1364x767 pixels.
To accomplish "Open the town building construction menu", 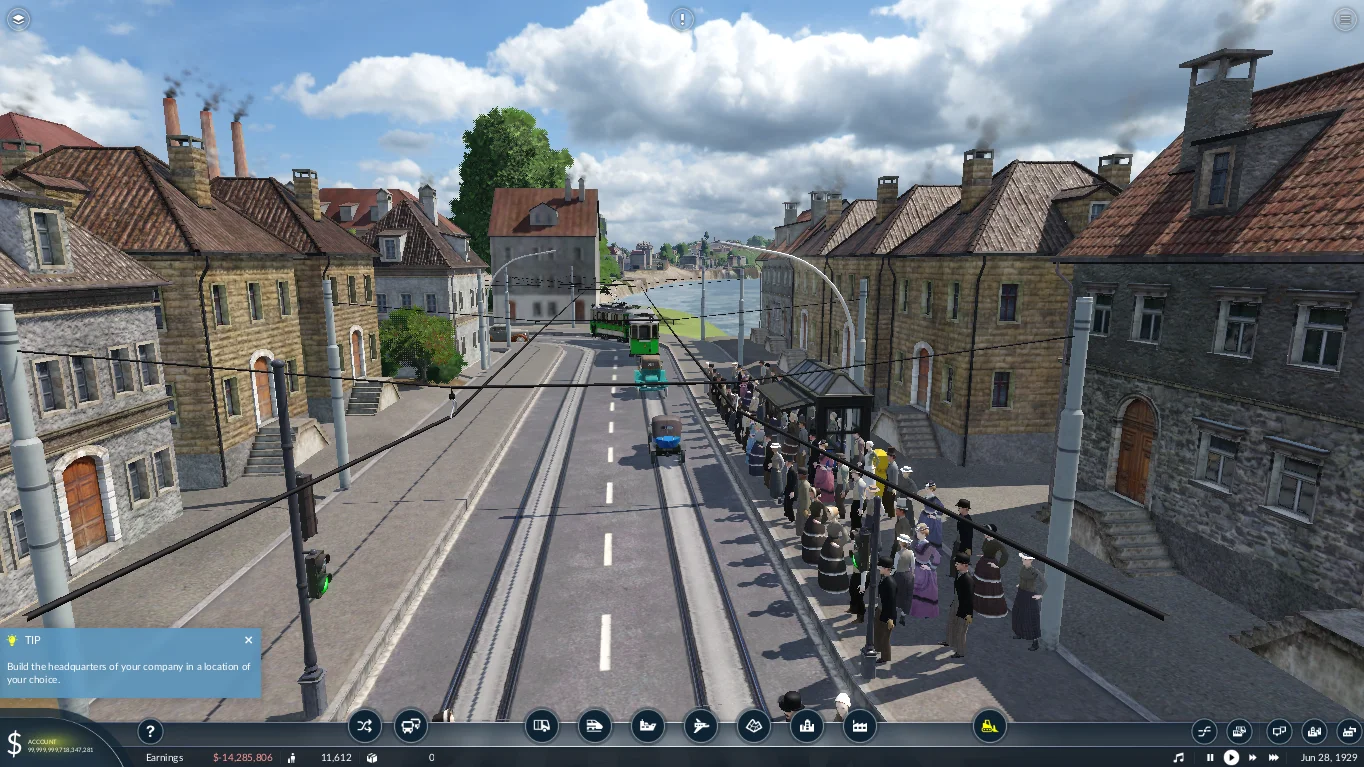I will pyautogui.click(x=807, y=726).
